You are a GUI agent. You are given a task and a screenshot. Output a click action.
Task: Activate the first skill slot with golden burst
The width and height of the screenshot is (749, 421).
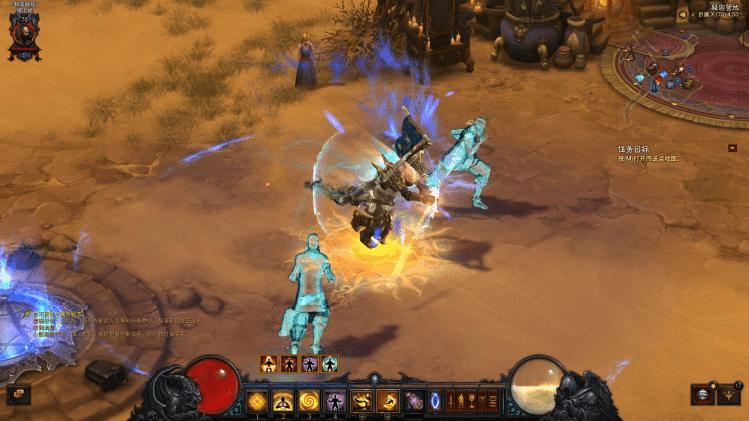pos(257,402)
